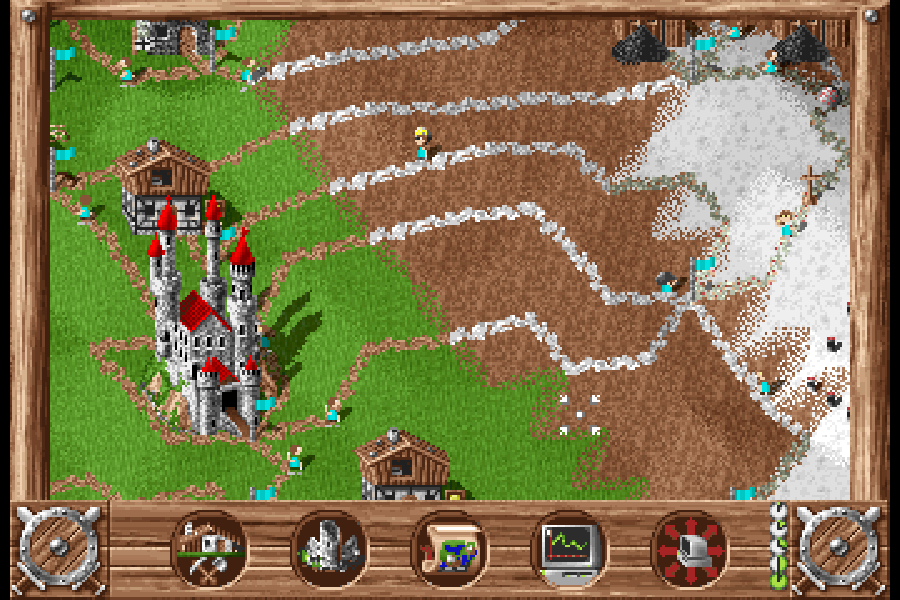Open the world map scroll
Screen dimensions: 900x600
[x=449, y=548]
